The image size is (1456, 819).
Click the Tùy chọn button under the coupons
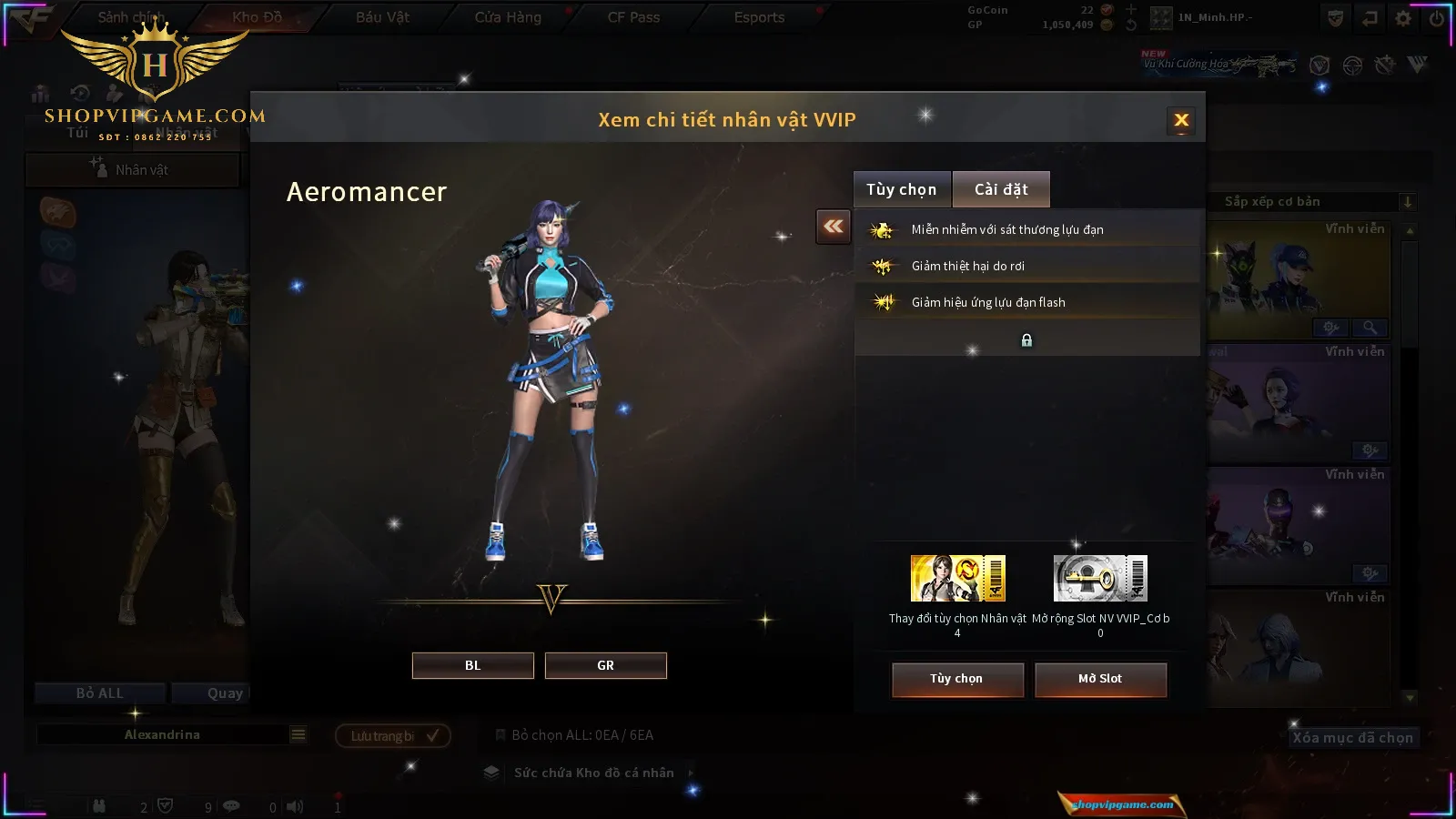[956, 679]
